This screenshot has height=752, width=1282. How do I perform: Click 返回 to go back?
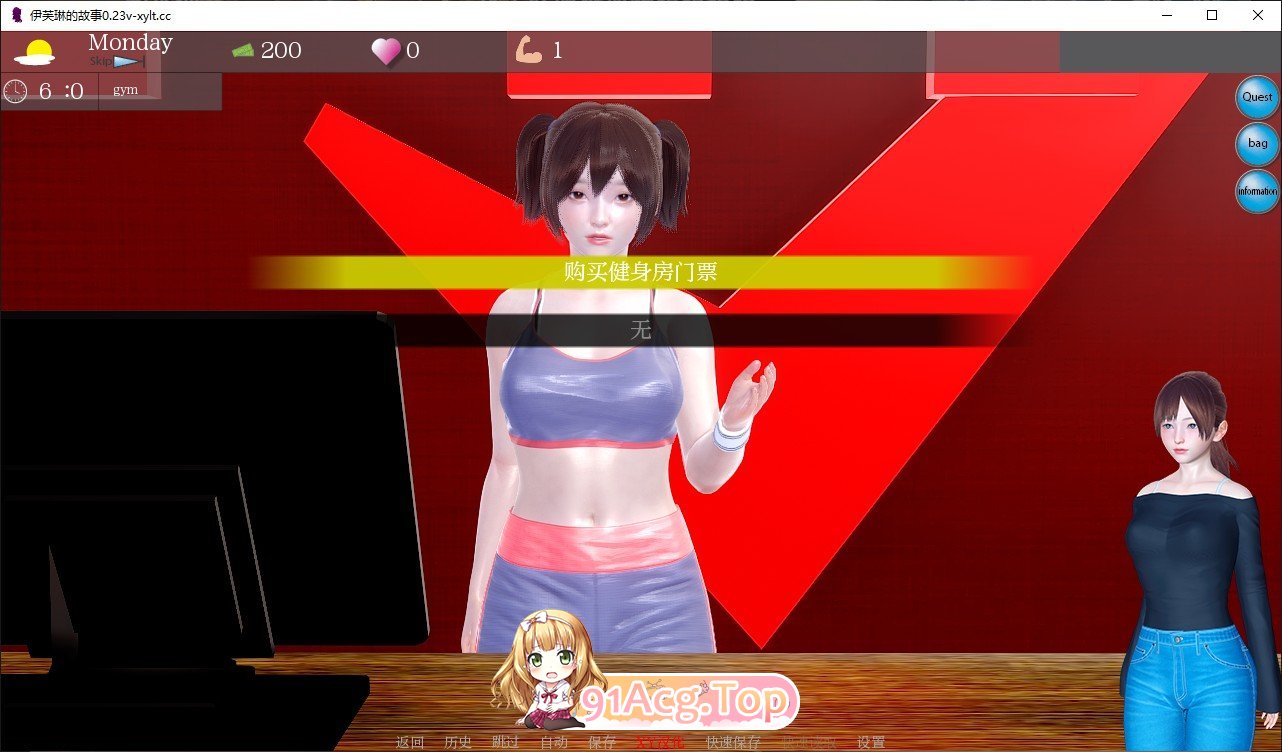[x=410, y=743]
